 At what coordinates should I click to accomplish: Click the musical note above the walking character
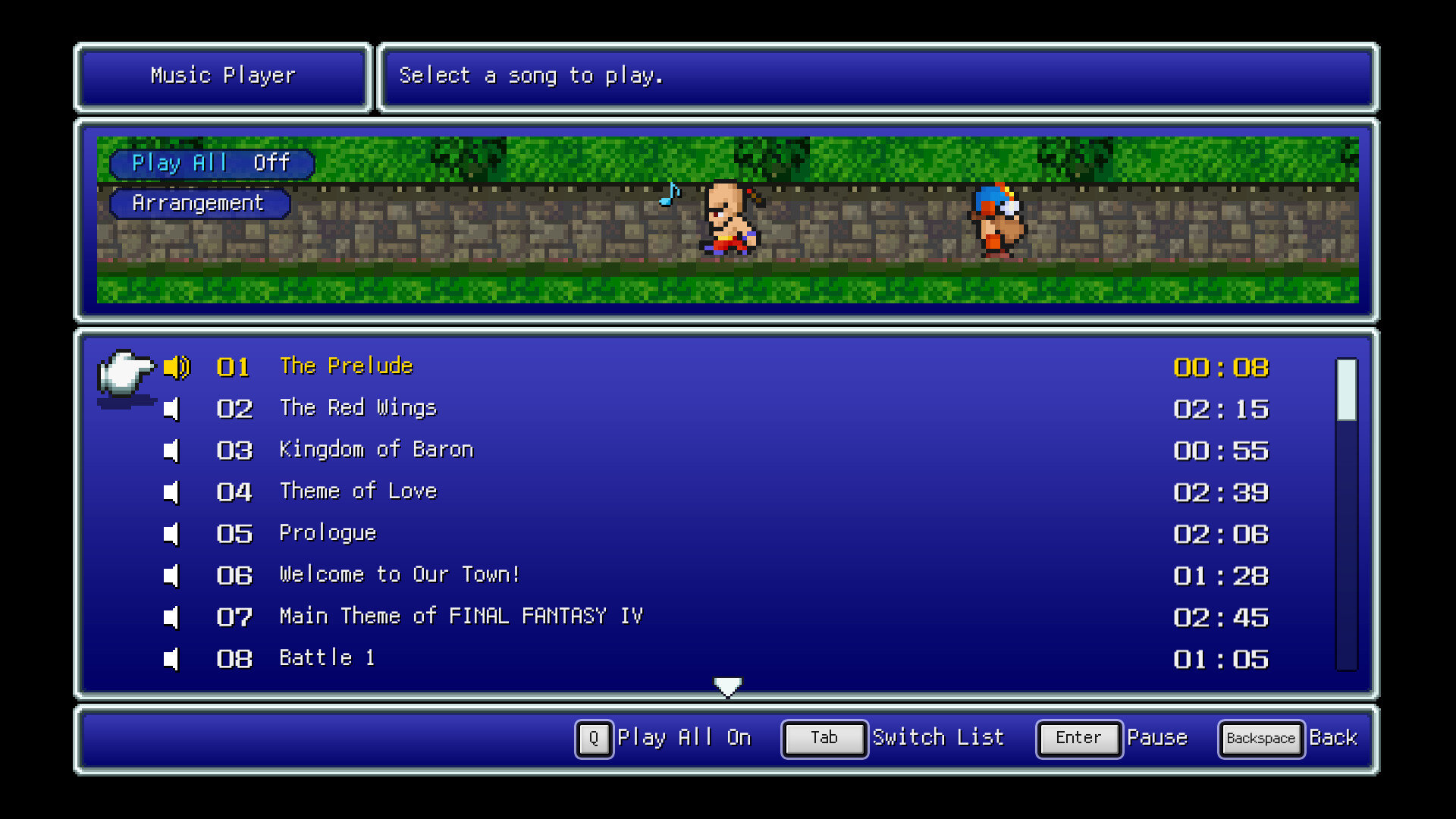670,195
